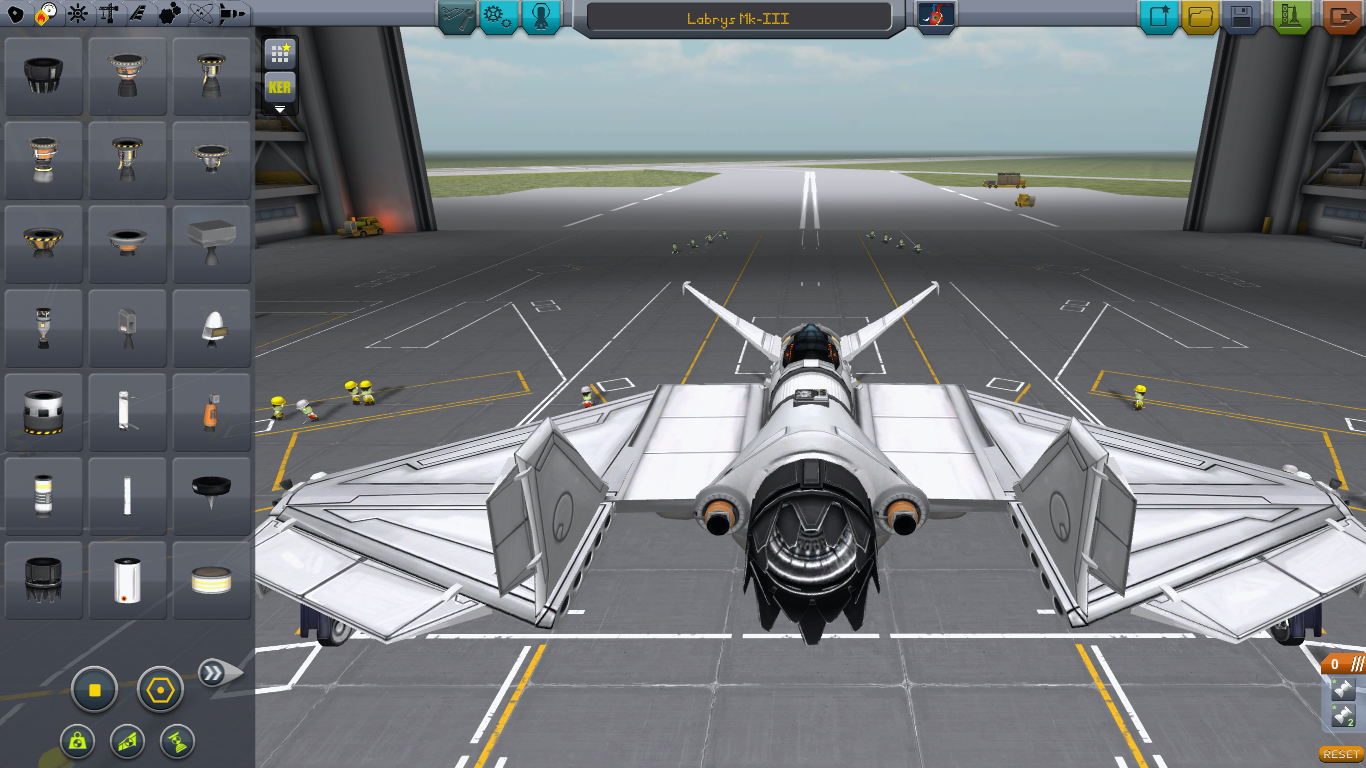1366x768 pixels.
Task: Launch the craft to the runway
Action: tap(1291, 15)
